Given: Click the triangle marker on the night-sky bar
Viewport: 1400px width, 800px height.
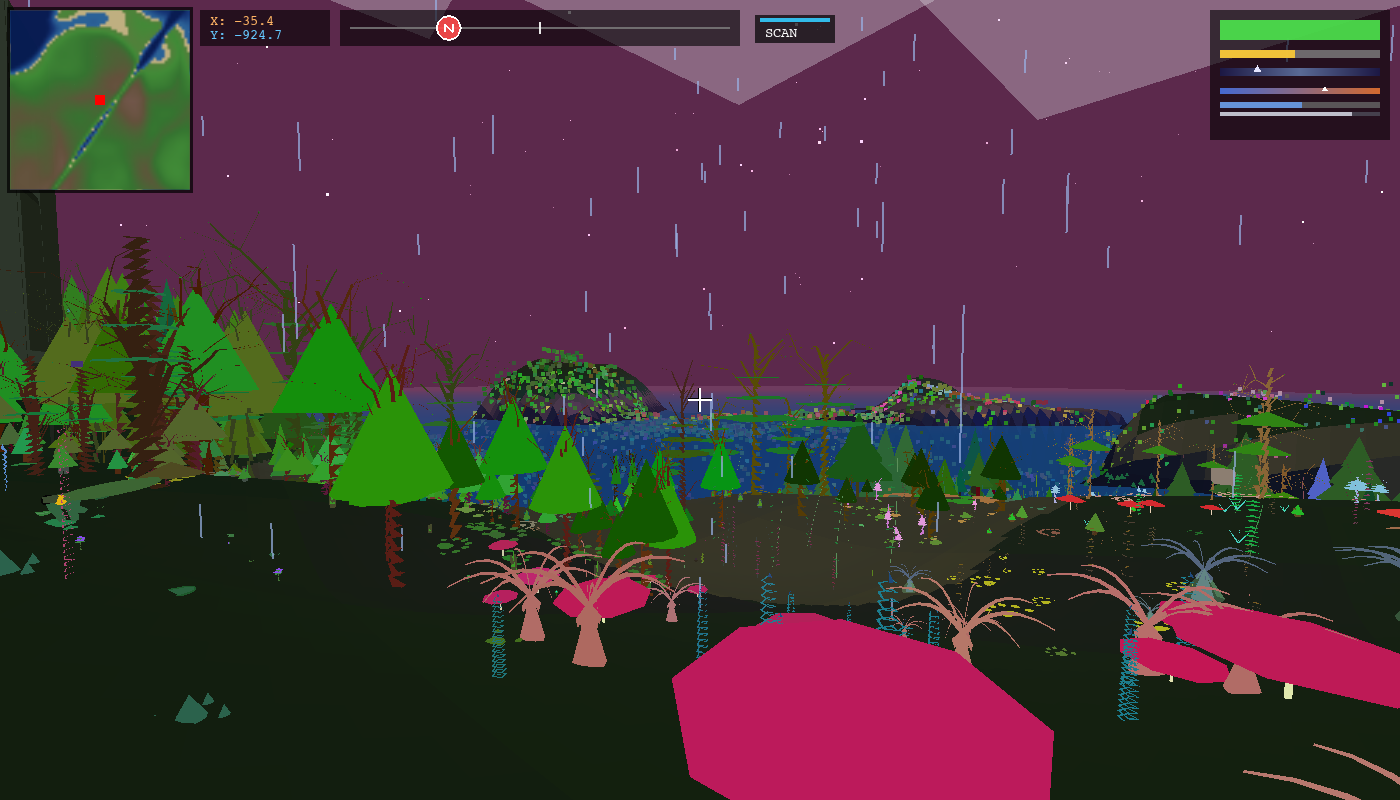Looking at the screenshot, I should pos(1257,69).
